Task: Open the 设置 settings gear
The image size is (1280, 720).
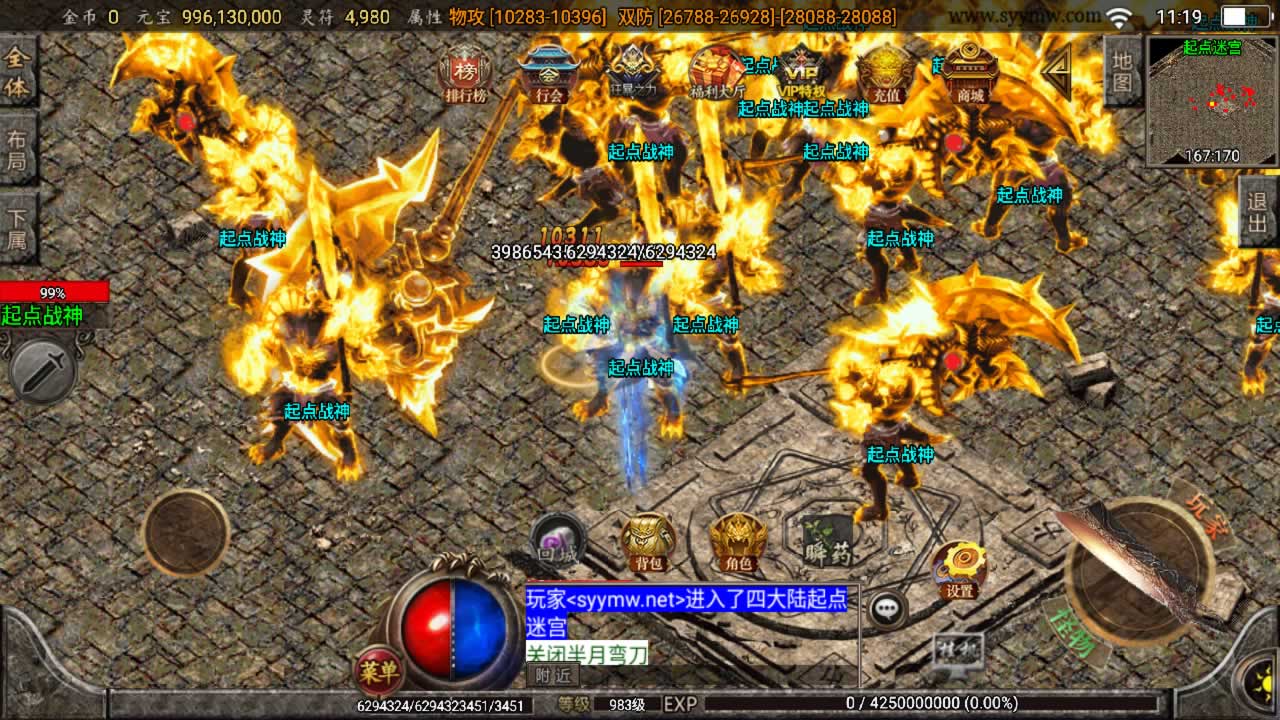Action: tap(960, 570)
